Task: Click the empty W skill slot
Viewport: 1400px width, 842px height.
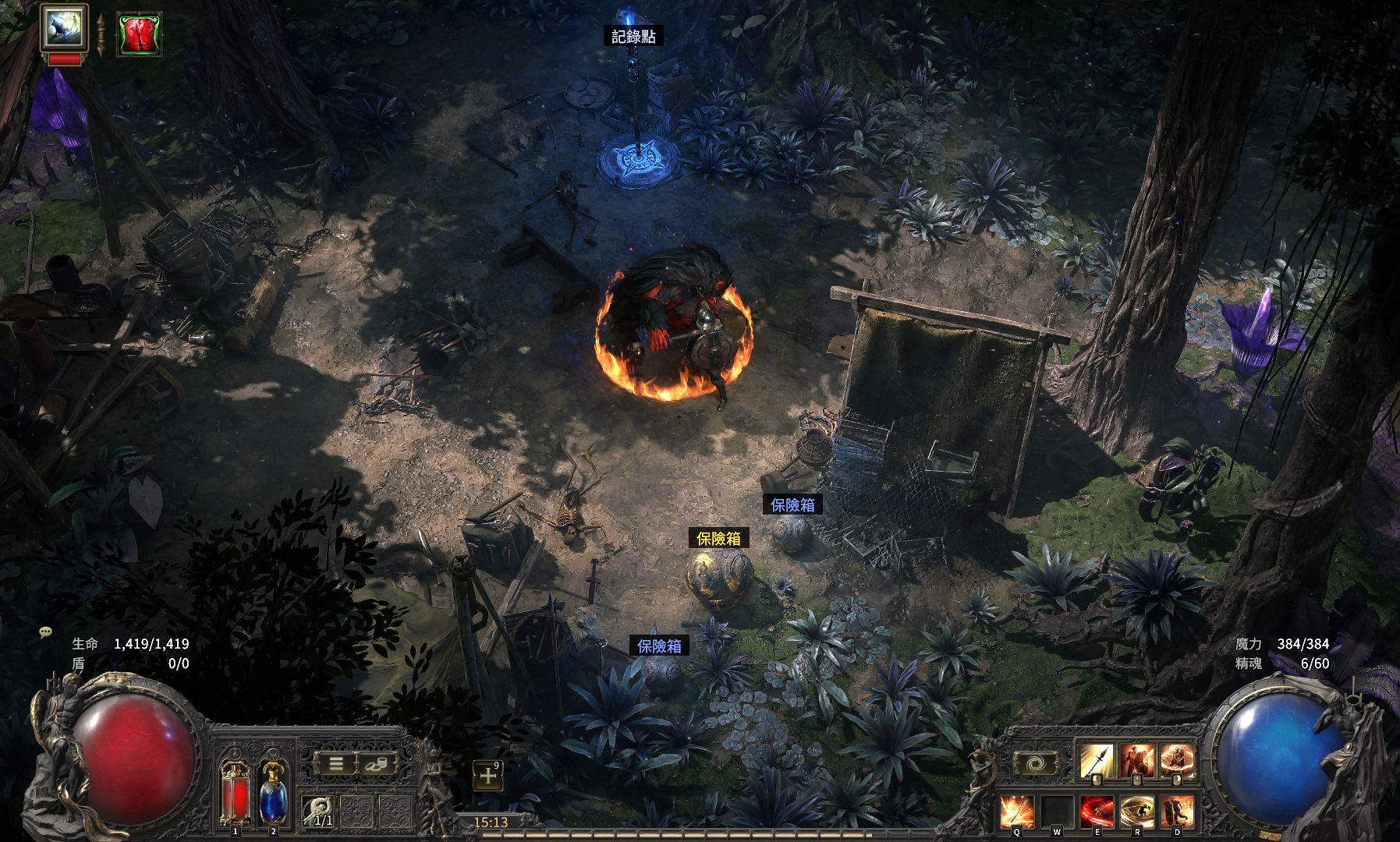Action: pos(1057,812)
